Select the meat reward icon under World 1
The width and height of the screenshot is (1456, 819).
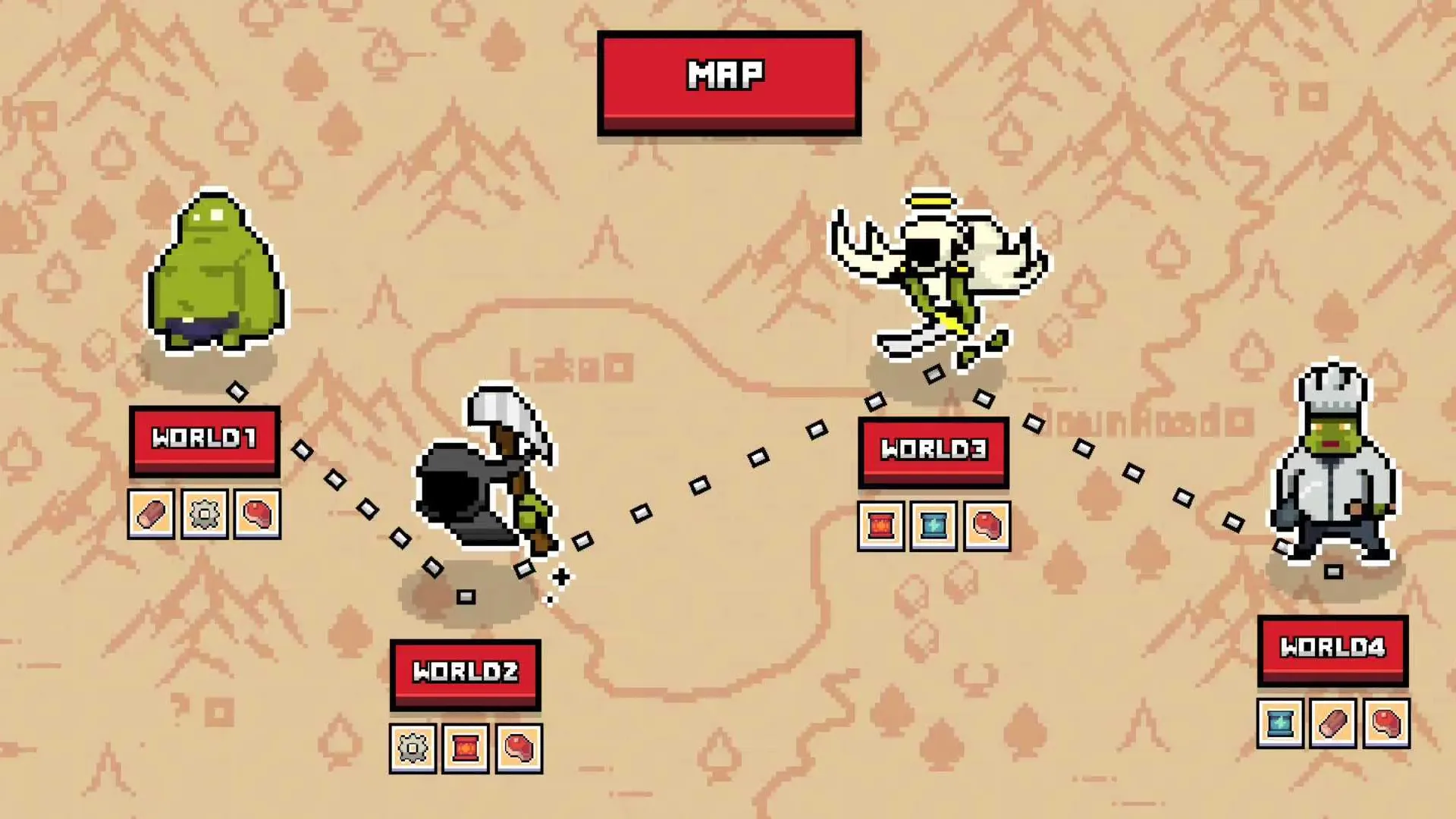(257, 513)
